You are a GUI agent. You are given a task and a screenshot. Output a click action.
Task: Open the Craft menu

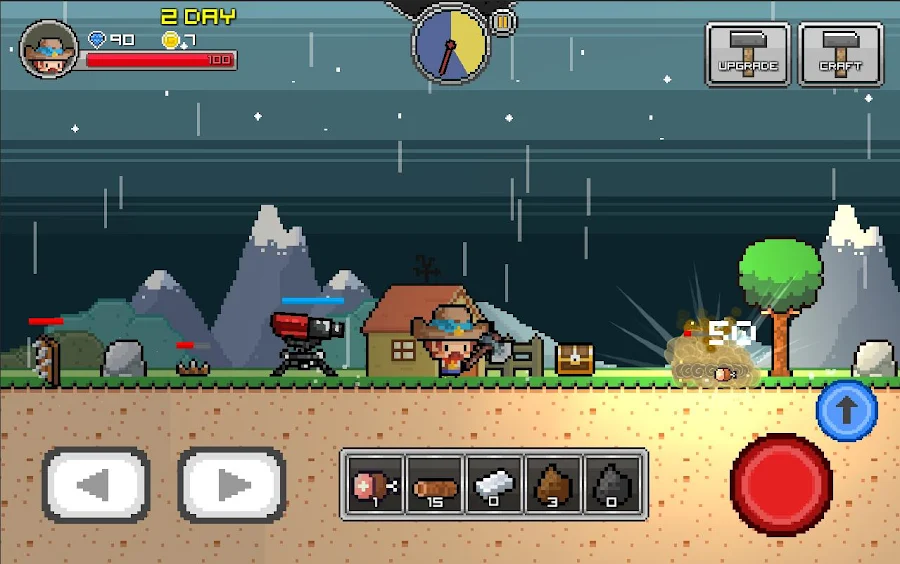click(840, 54)
